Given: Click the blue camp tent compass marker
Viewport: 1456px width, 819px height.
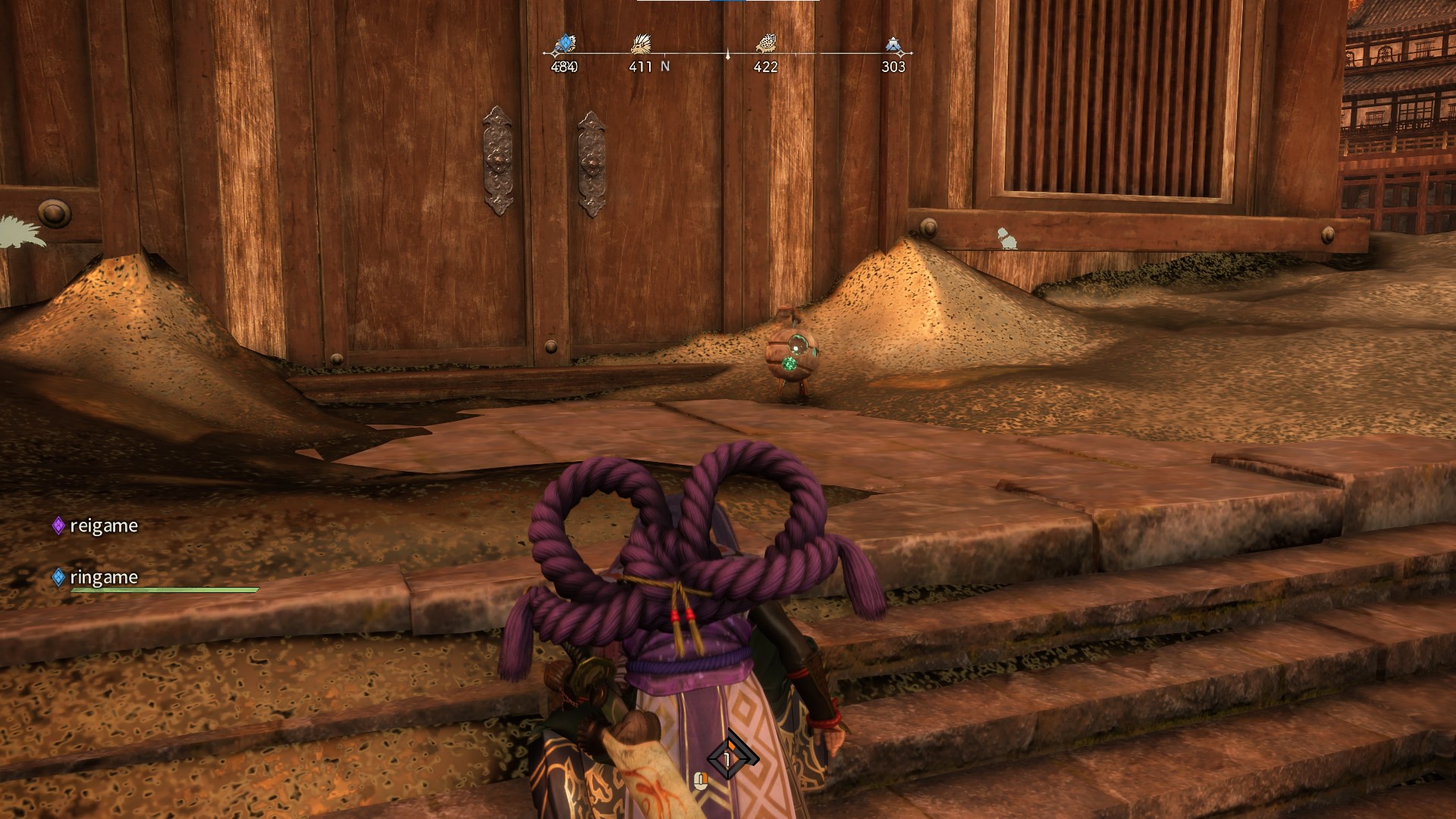Looking at the screenshot, I should click(893, 45).
